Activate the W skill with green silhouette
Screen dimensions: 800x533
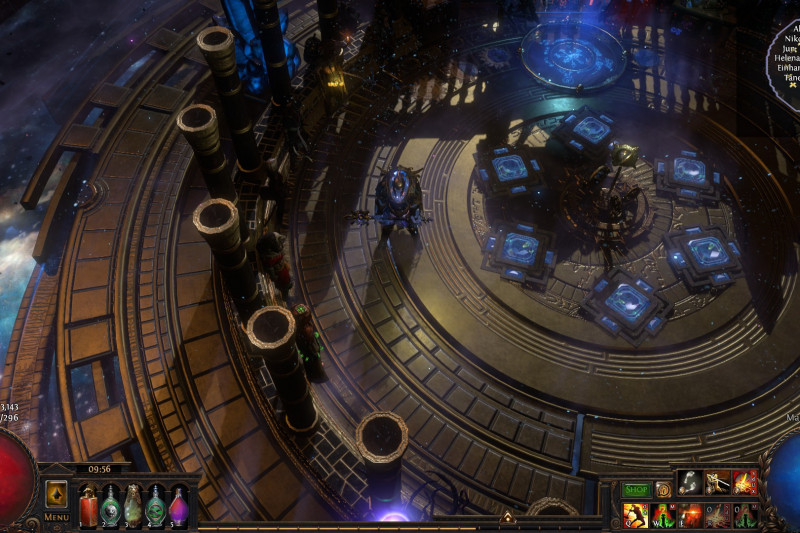(663, 515)
